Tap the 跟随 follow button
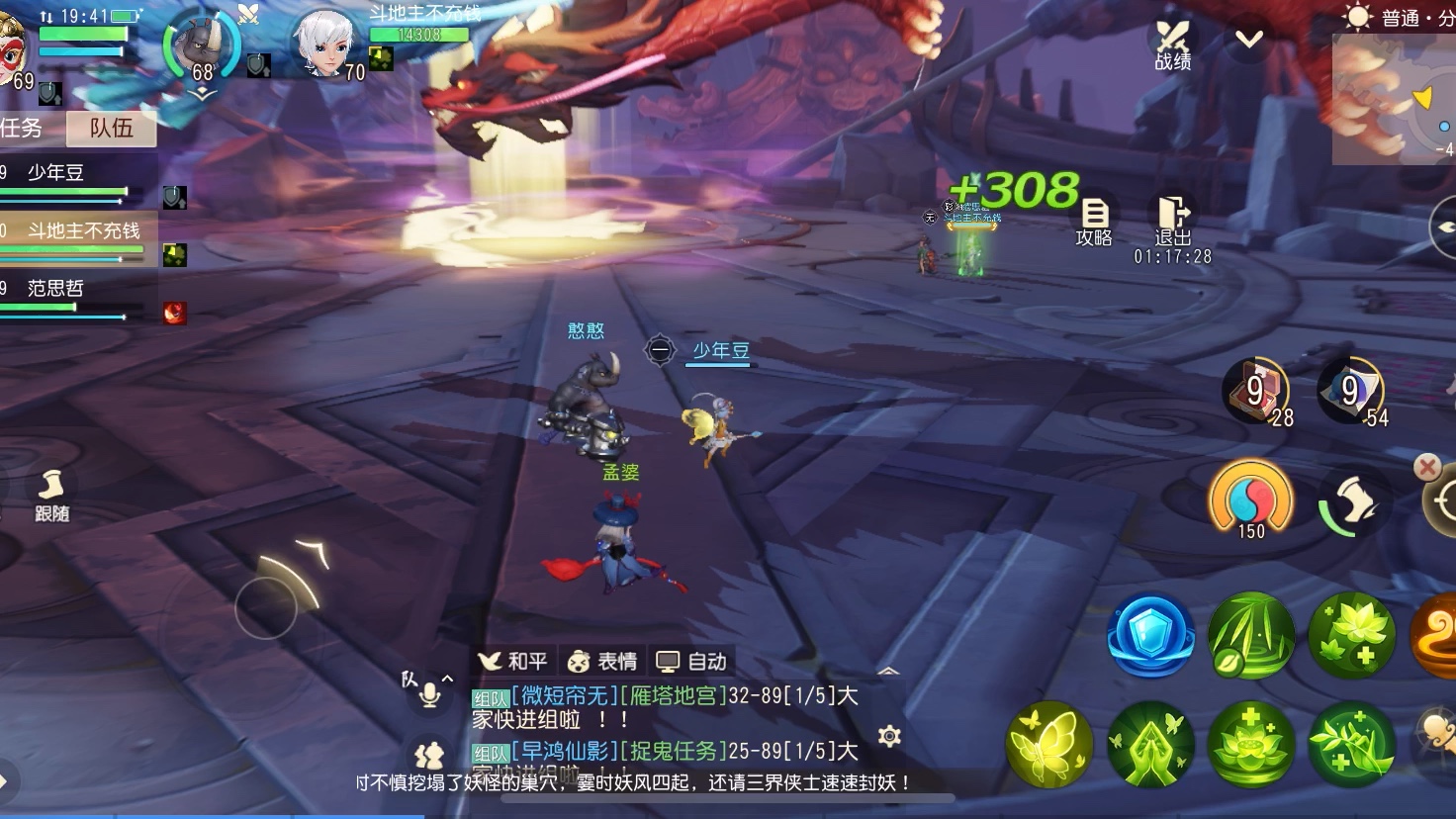1456x819 pixels. [x=51, y=495]
